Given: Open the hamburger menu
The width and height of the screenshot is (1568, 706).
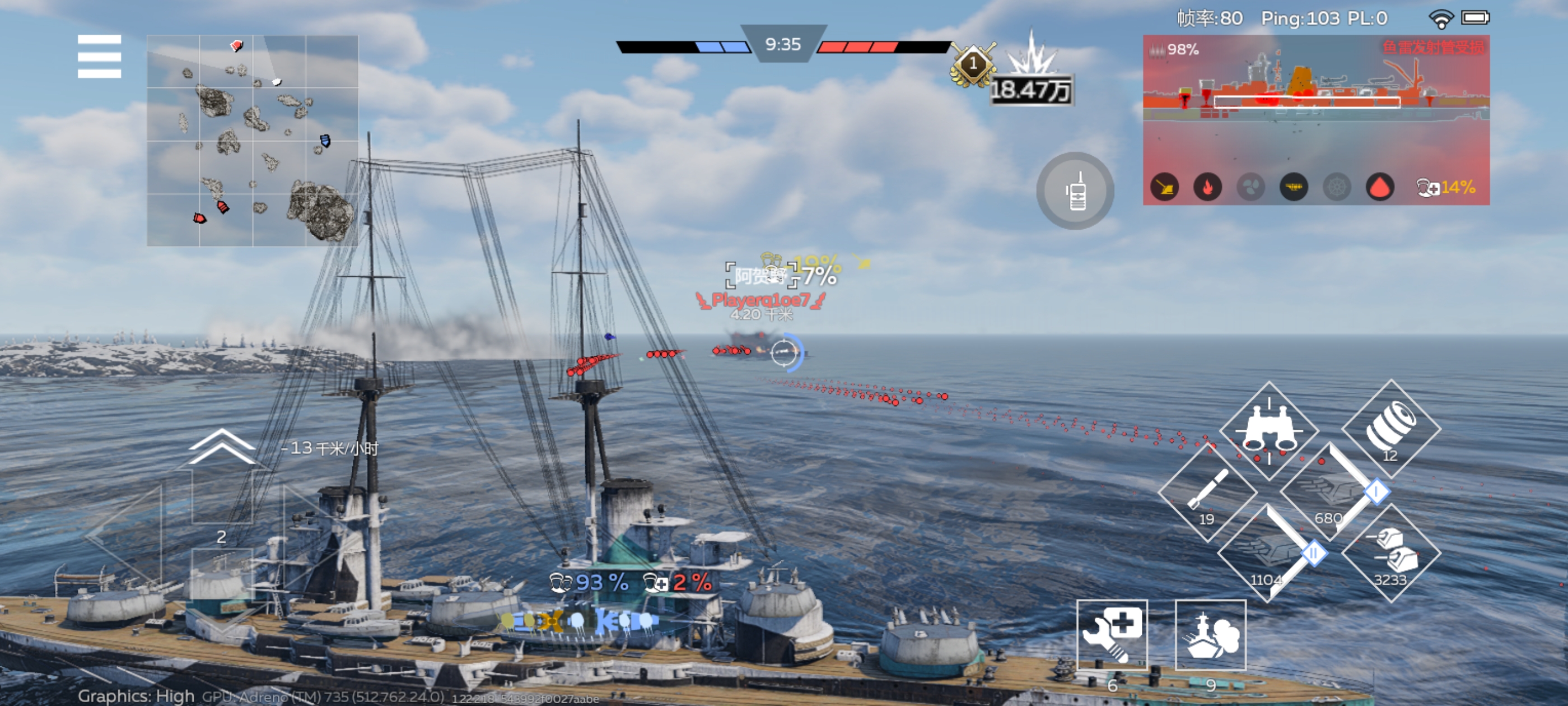Looking at the screenshot, I should 99,56.
